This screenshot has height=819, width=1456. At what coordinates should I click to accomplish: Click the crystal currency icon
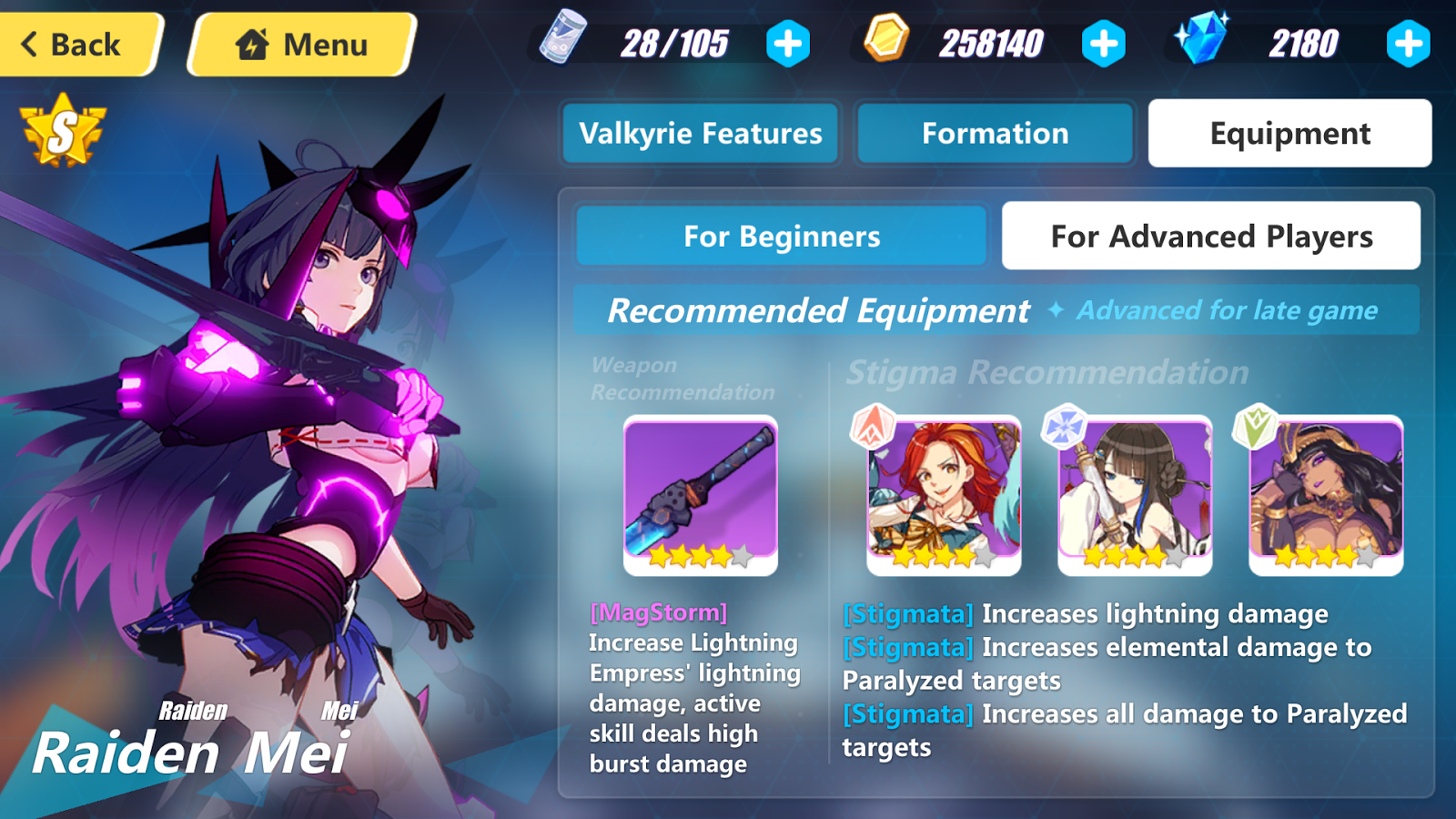click(1200, 39)
